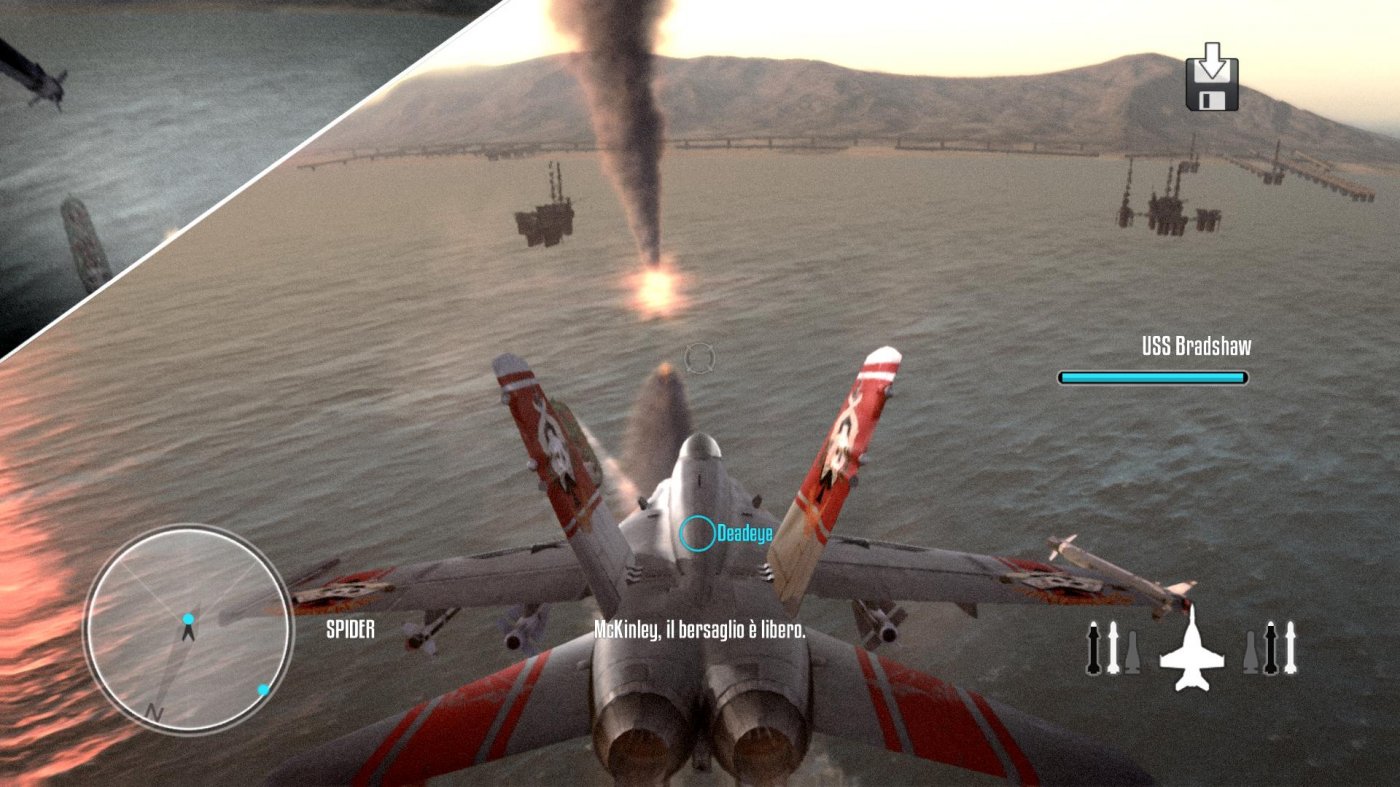
Task: Click the save game disk icon
Action: [x=1215, y=85]
